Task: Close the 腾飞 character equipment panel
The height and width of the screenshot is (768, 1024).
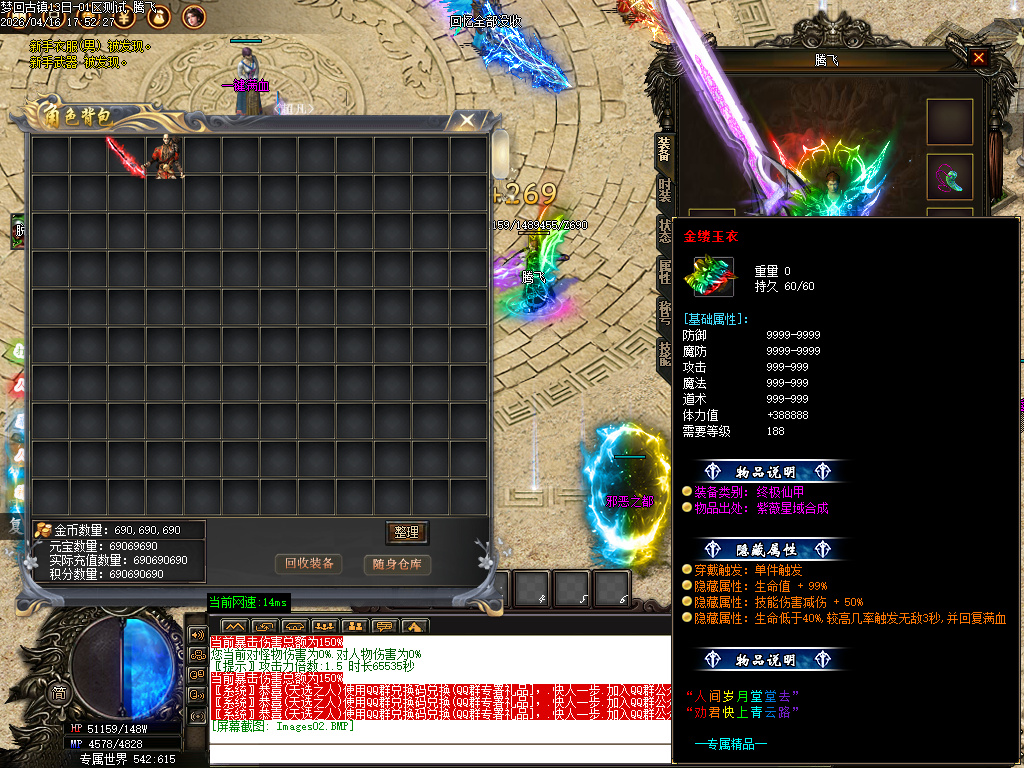Action: pyautogui.click(x=978, y=58)
